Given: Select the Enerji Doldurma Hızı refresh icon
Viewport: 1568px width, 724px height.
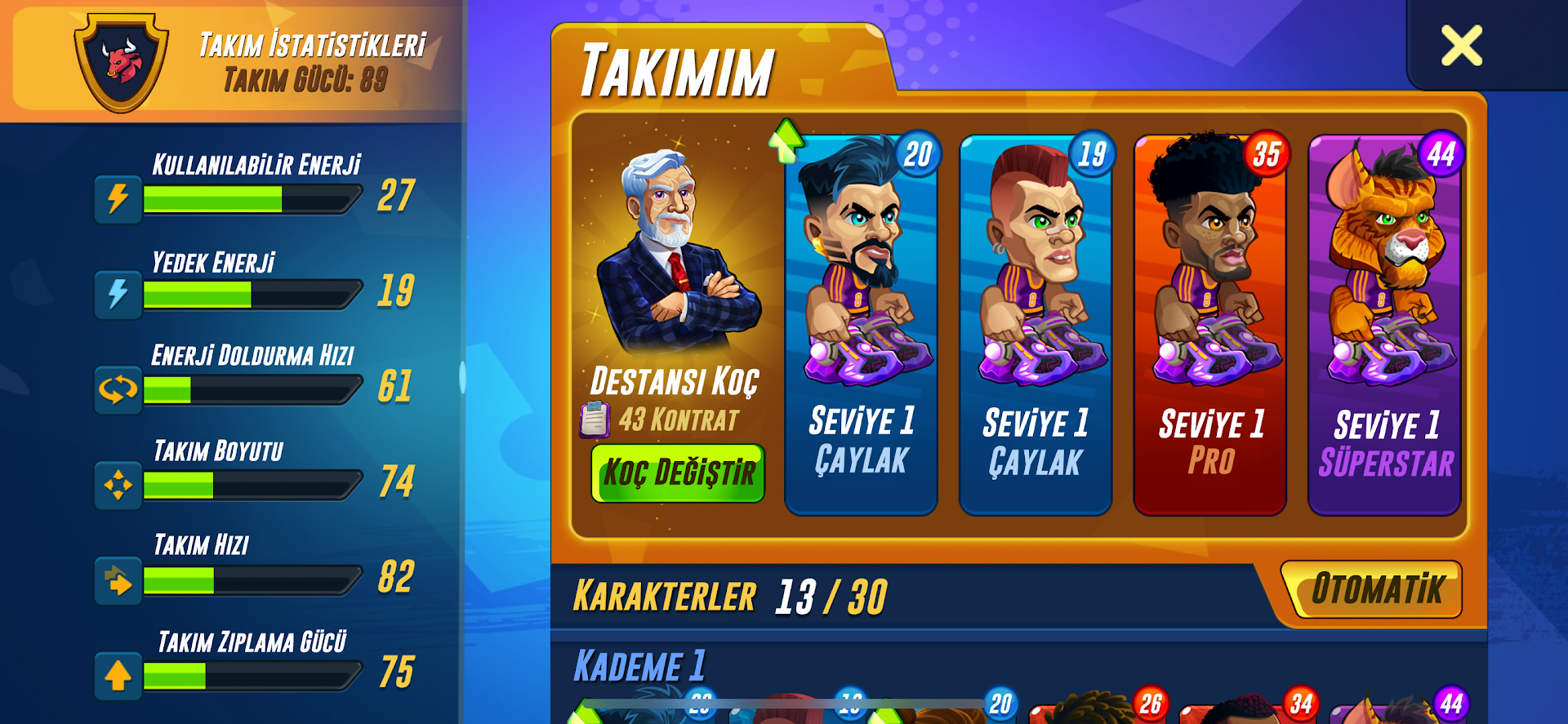Looking at the screenshot, I should point(117,389).
